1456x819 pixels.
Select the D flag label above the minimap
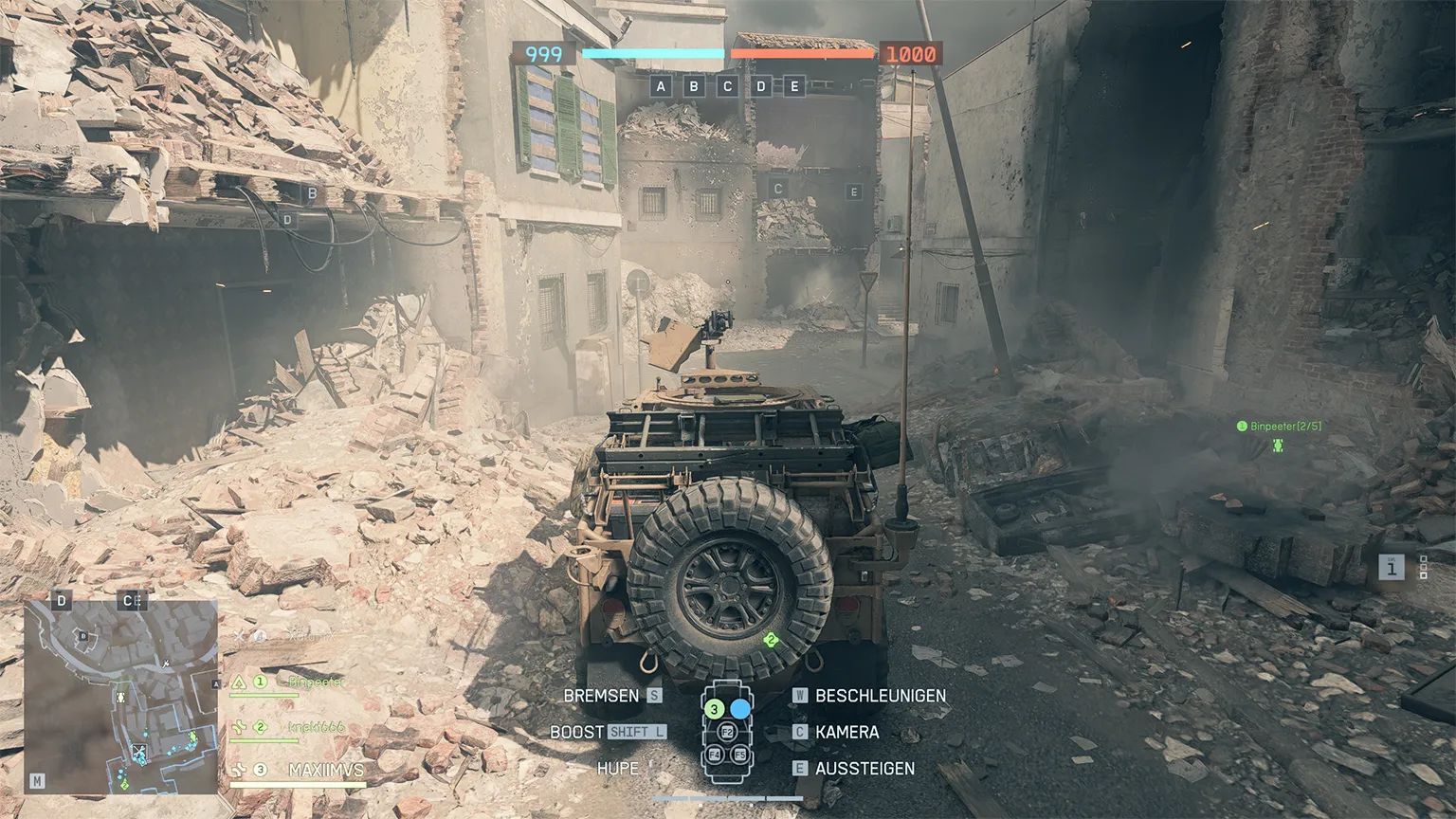pos(62,601)
